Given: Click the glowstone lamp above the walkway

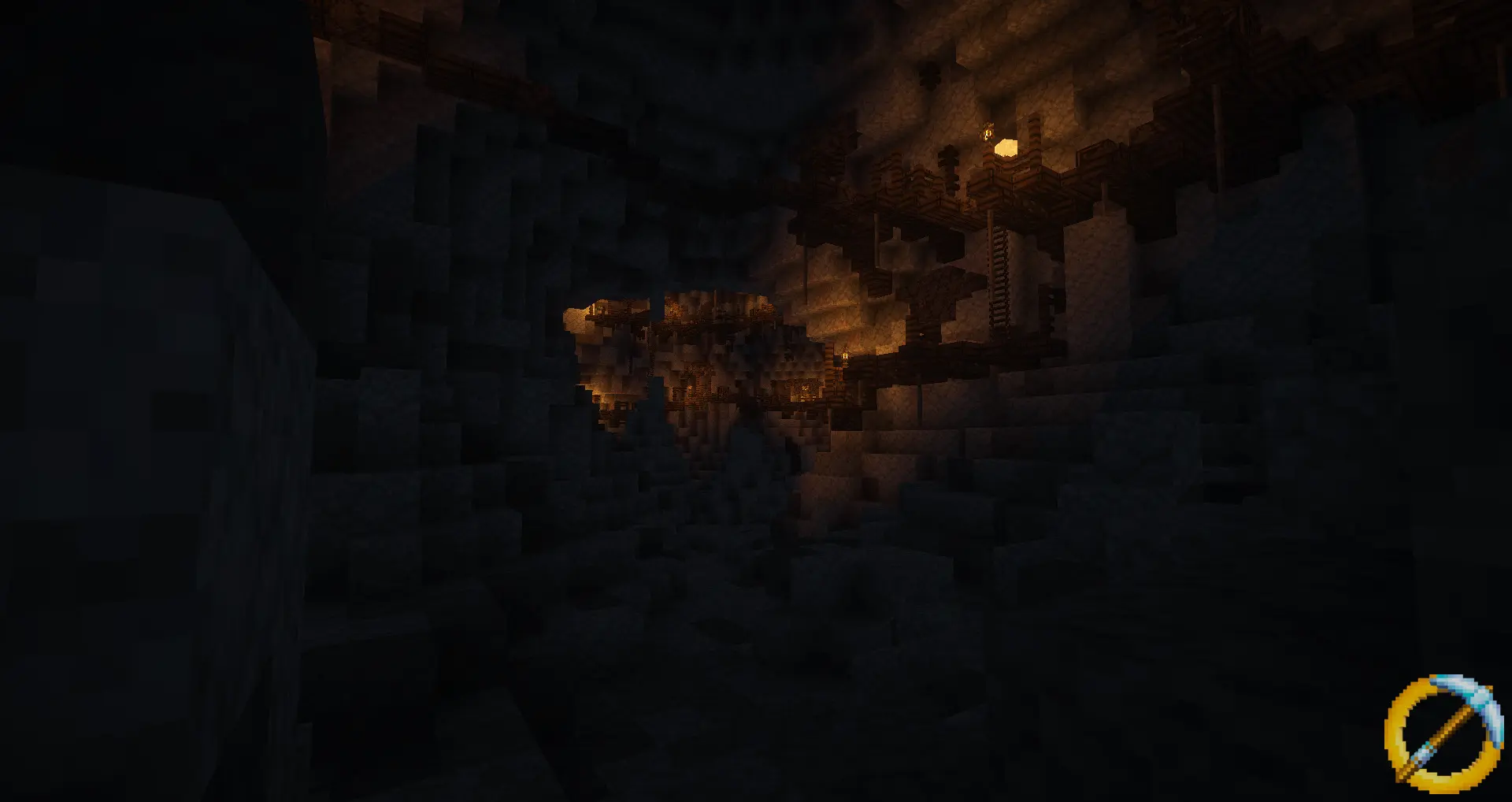Looking at the screenshot, I should point(1004,148).
